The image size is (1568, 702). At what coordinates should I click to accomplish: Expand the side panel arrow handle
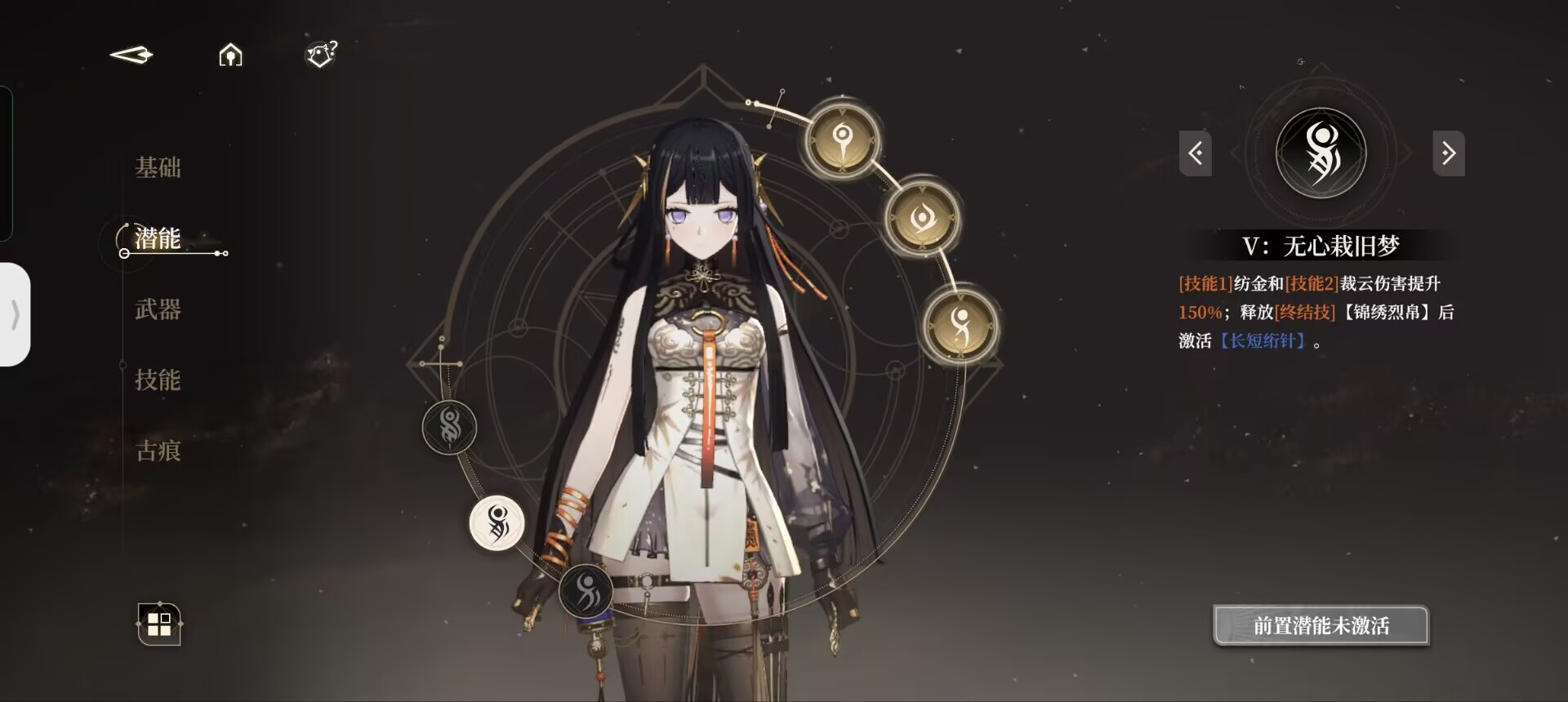point(15,314)
